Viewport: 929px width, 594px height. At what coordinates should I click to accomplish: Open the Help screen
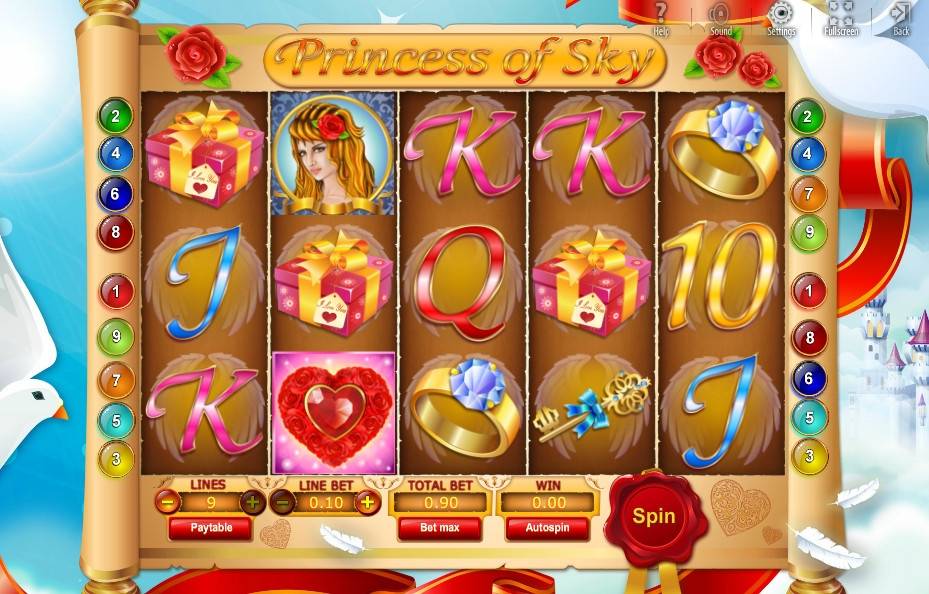(x=661, y=16)
